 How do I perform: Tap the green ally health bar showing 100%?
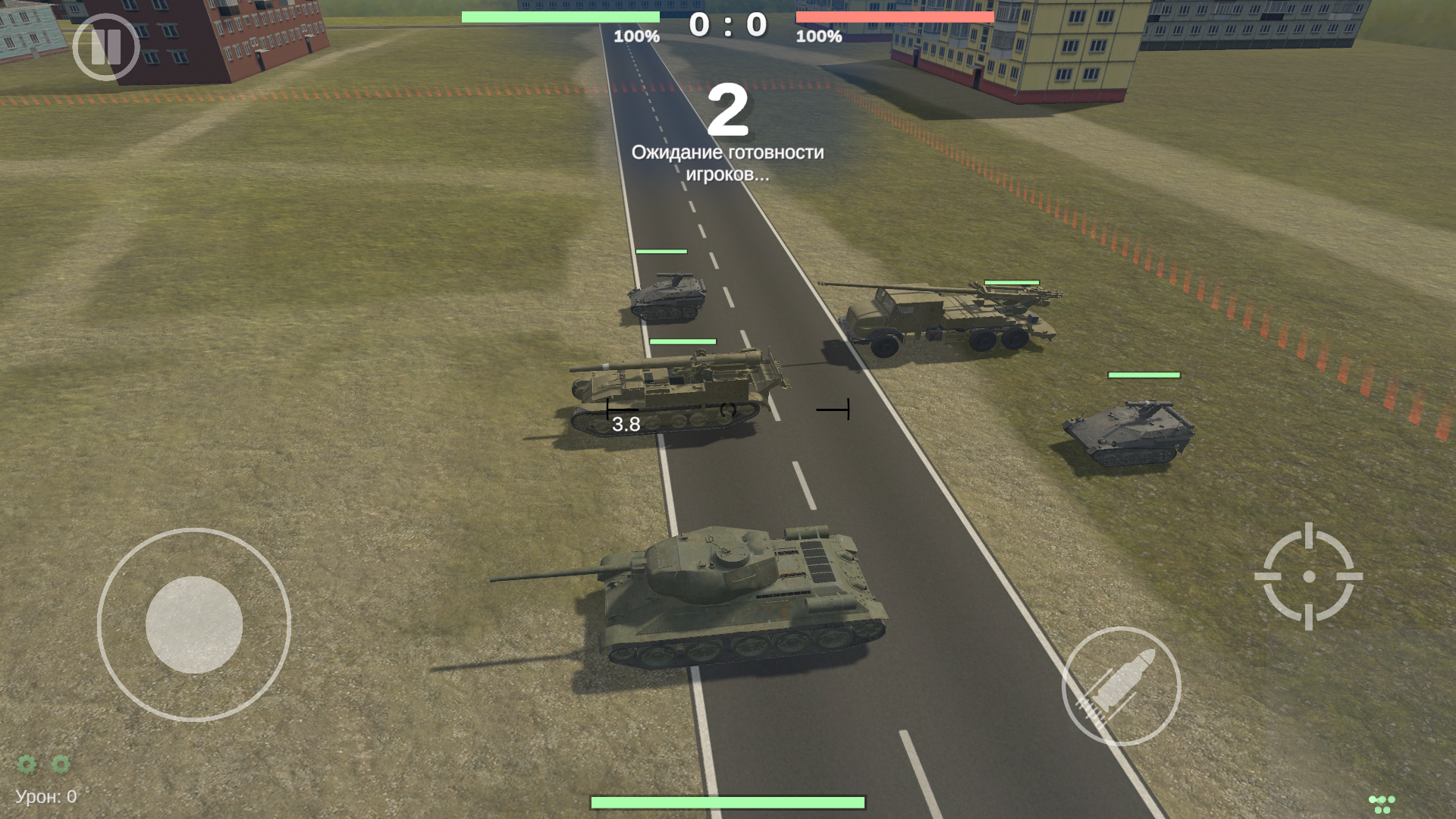(560, 17)
